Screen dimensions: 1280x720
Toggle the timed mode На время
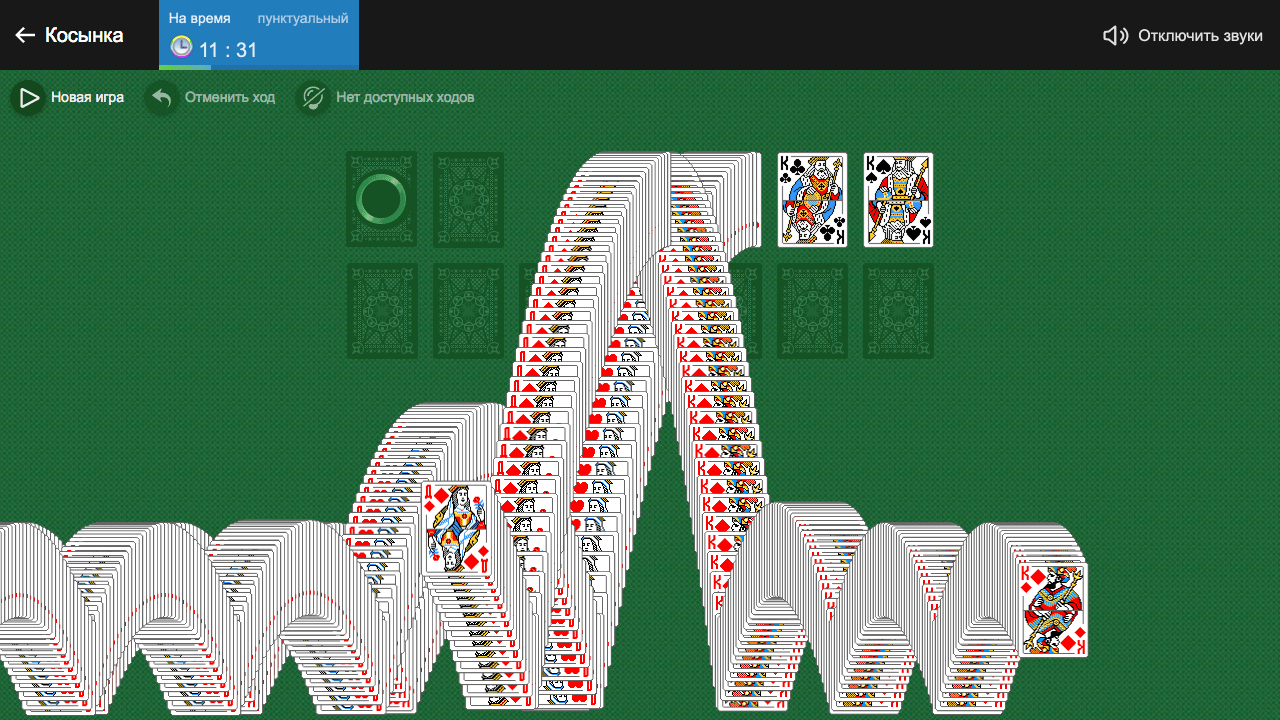click(199, 17)
